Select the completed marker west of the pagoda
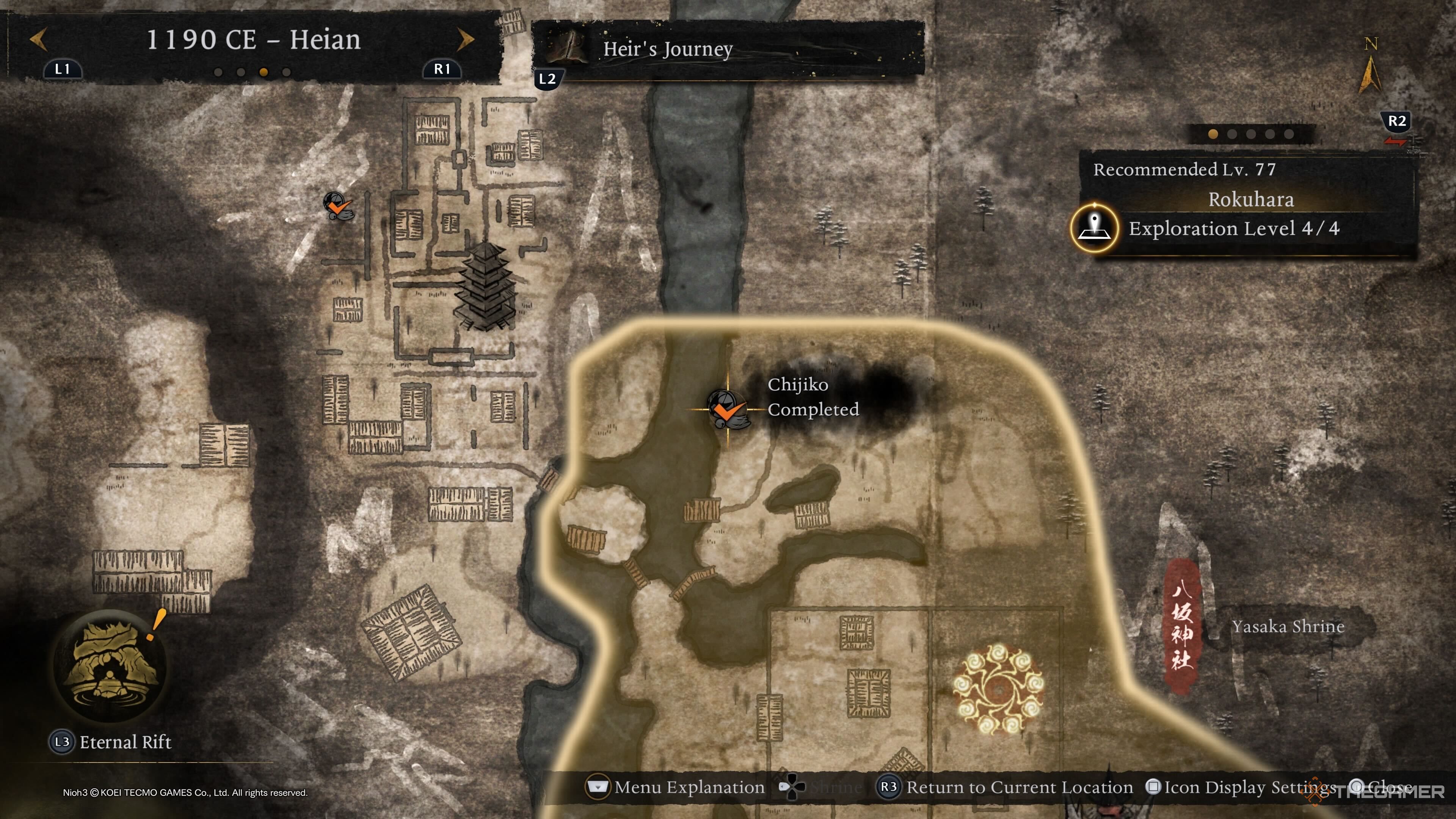 click(x=338, y=206)
